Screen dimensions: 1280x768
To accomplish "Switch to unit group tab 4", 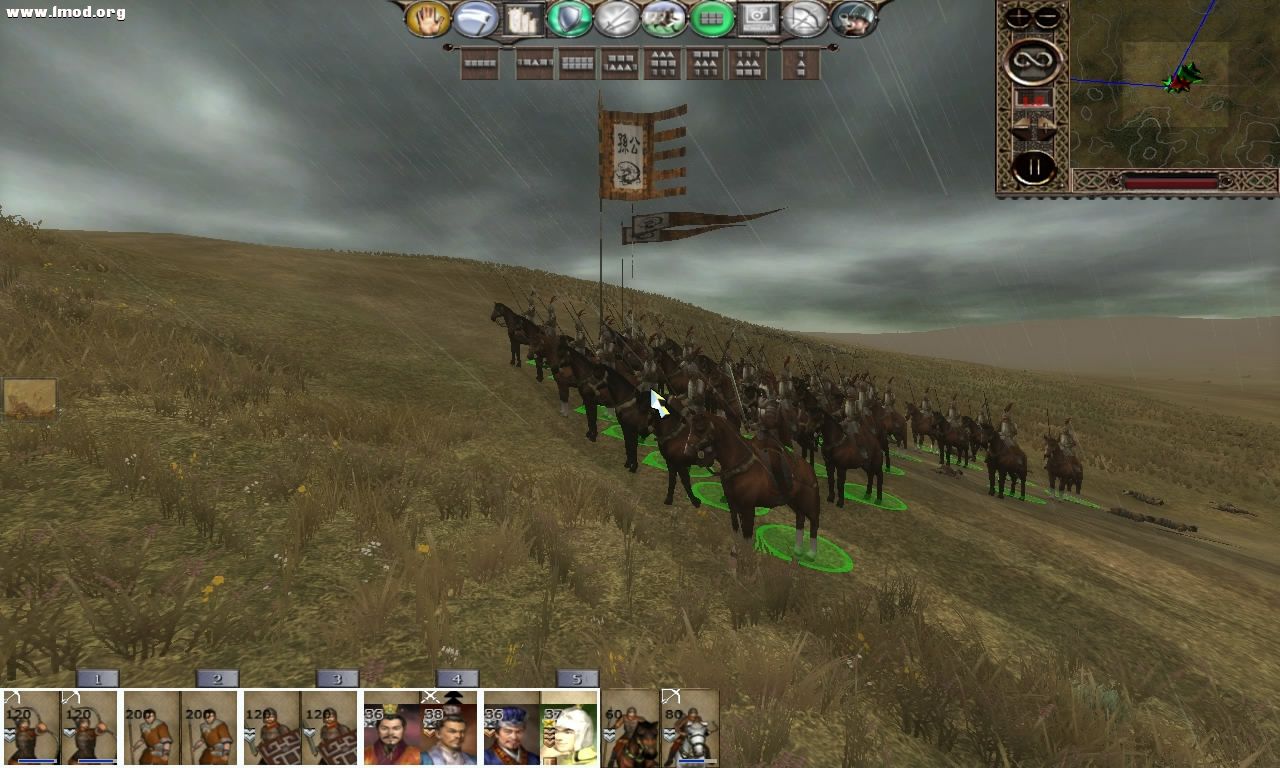I will (455, 678).
